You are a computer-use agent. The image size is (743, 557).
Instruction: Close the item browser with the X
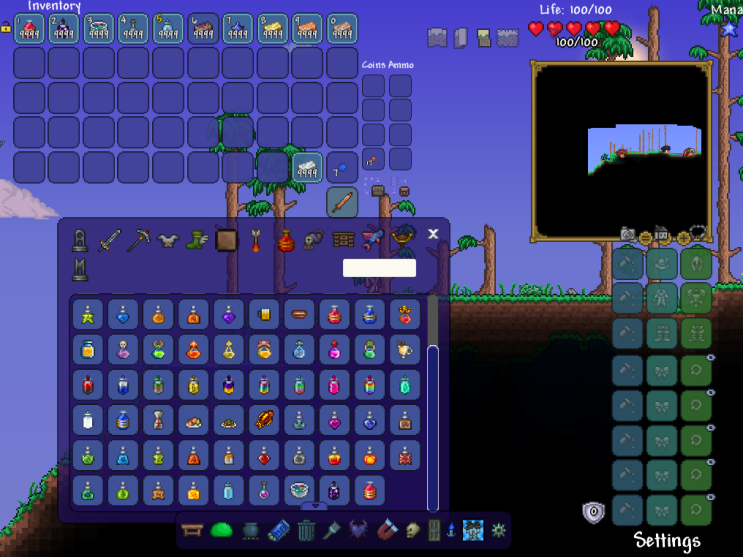[433, 234]
